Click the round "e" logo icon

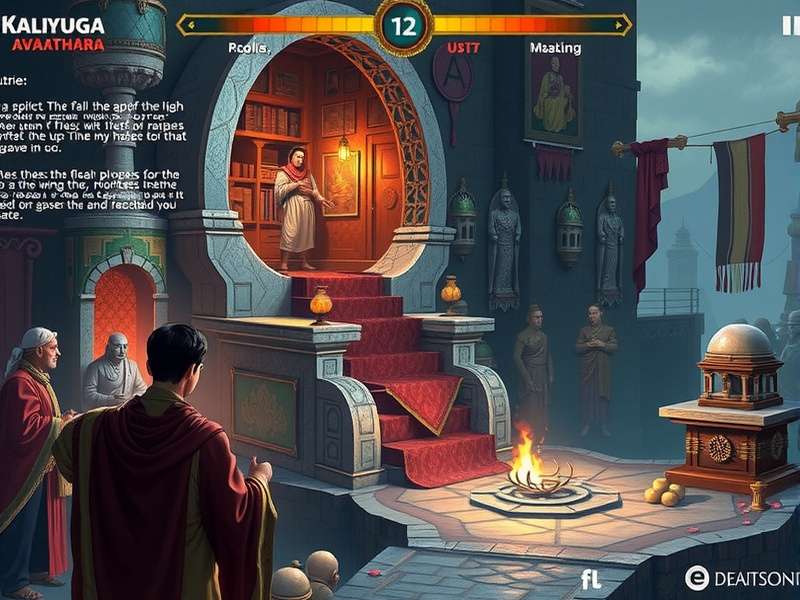coord(697,577)
